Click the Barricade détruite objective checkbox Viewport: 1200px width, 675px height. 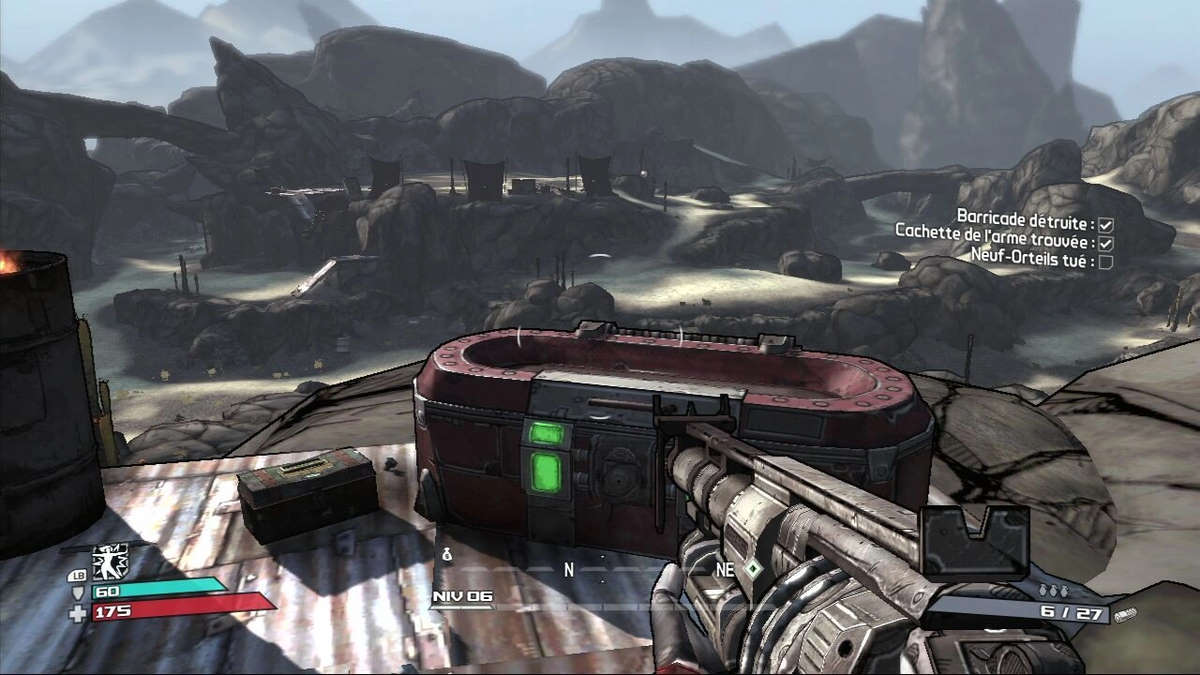[1106, 225]
